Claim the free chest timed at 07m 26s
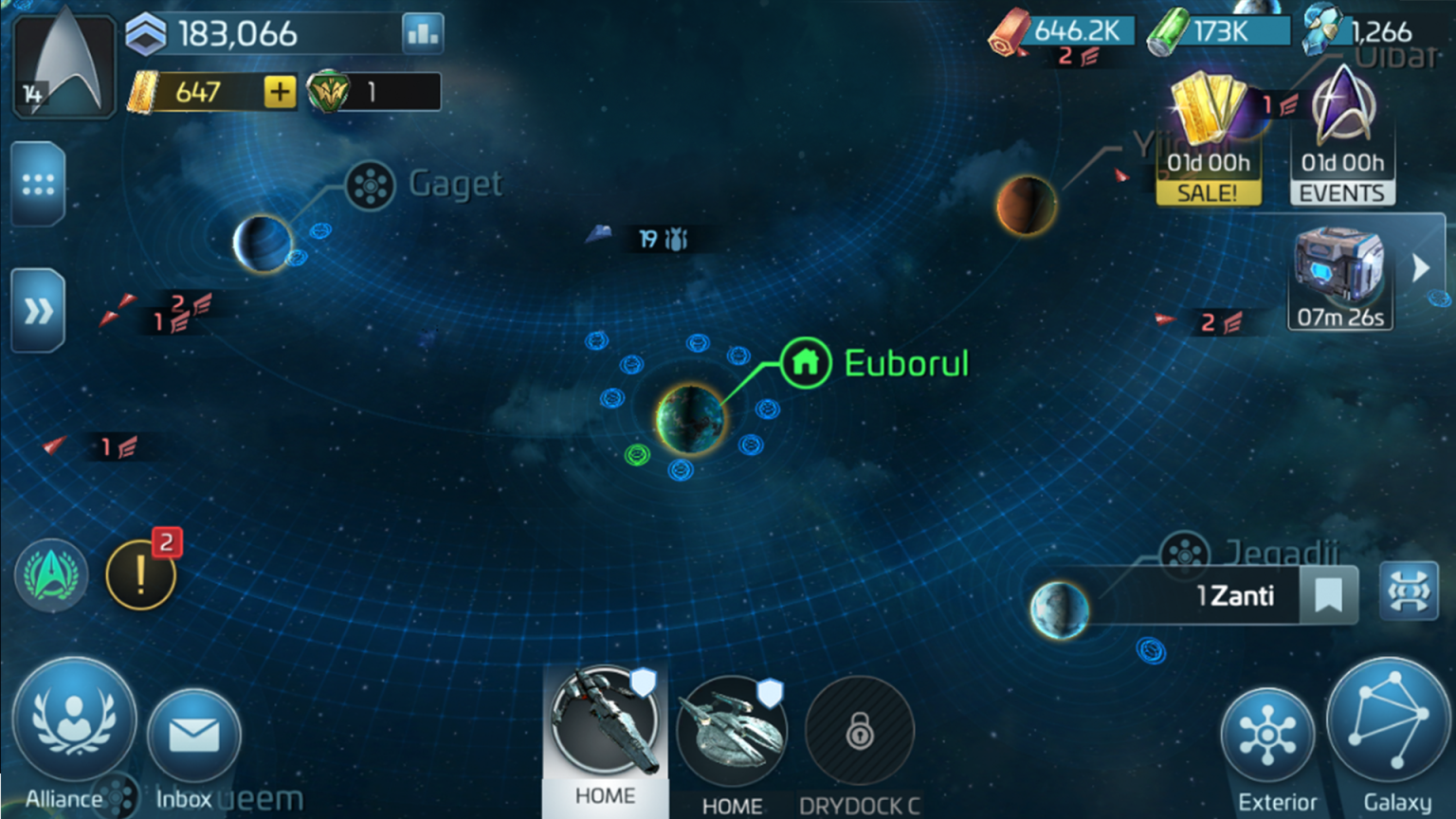The width and height of the screenshot is (1456, 819). (x=1339, y=275)
